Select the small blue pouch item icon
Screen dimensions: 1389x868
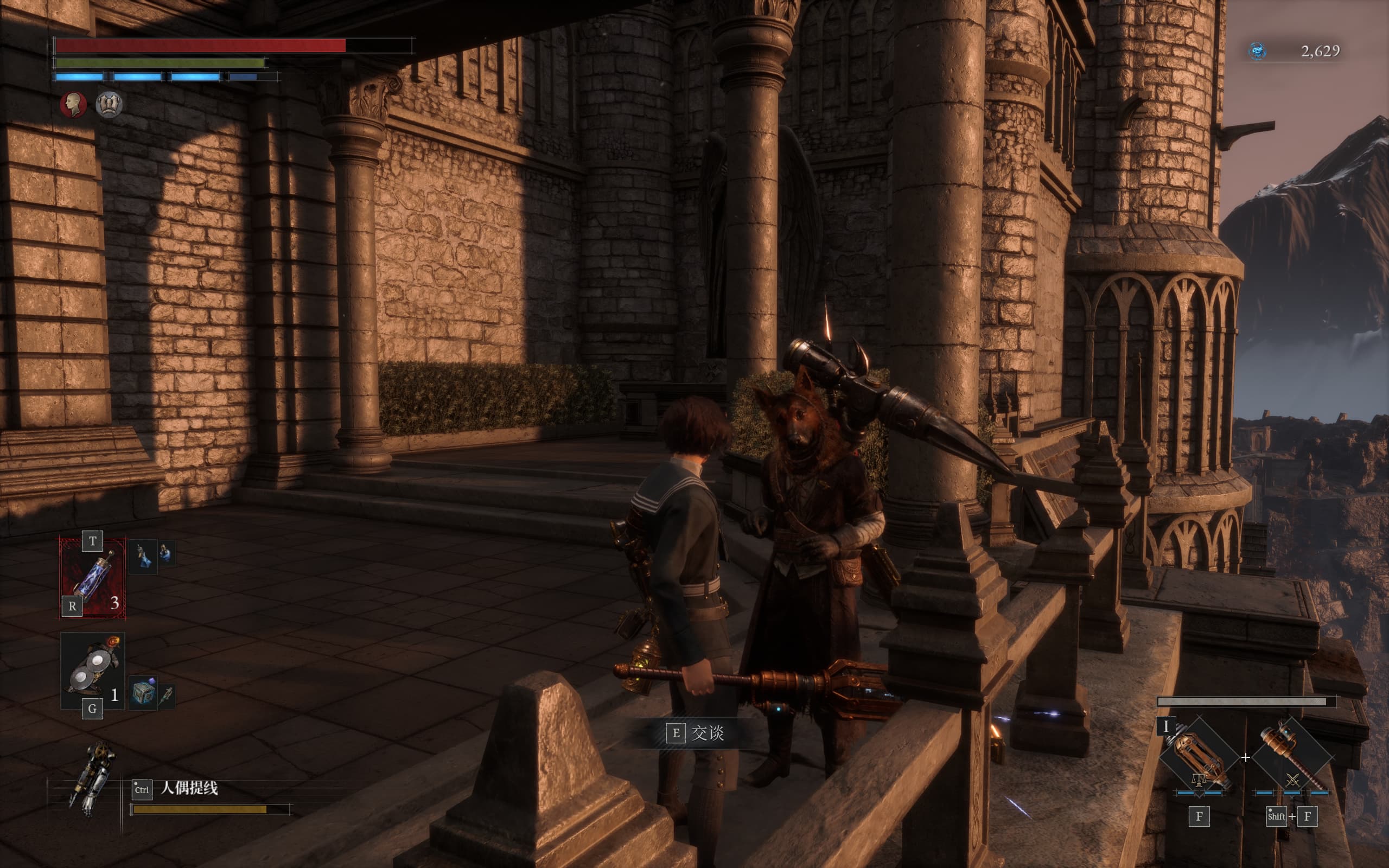(x=167, y=553)
